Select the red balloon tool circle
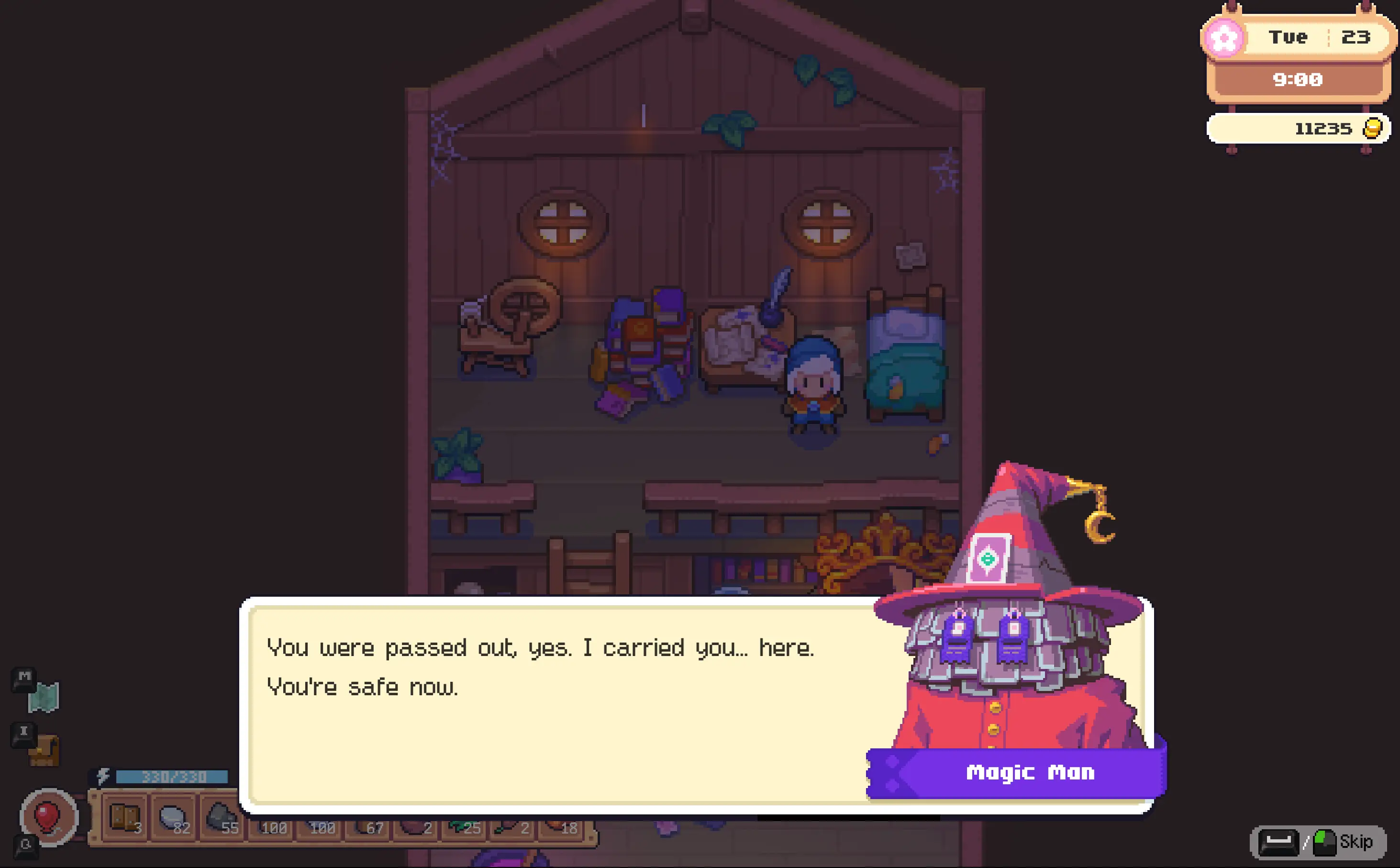 [x=48, y=816]
